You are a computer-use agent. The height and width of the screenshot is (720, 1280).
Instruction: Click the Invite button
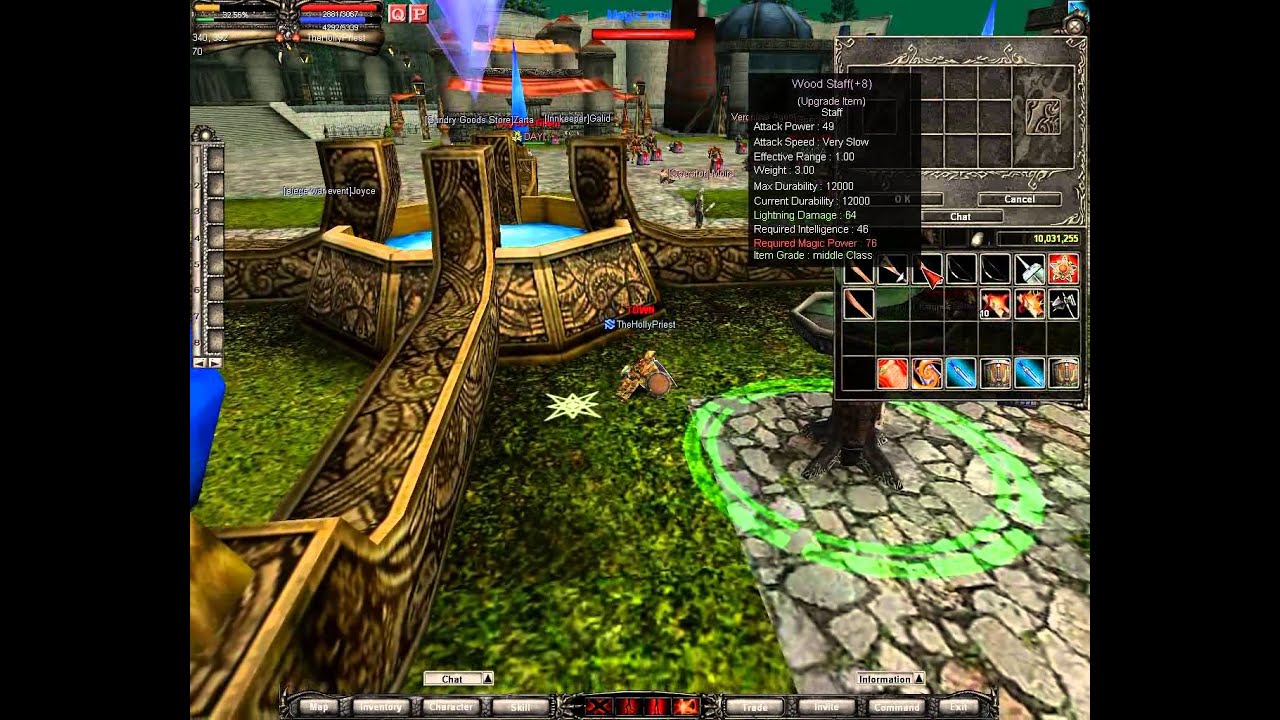pos(826,707)
